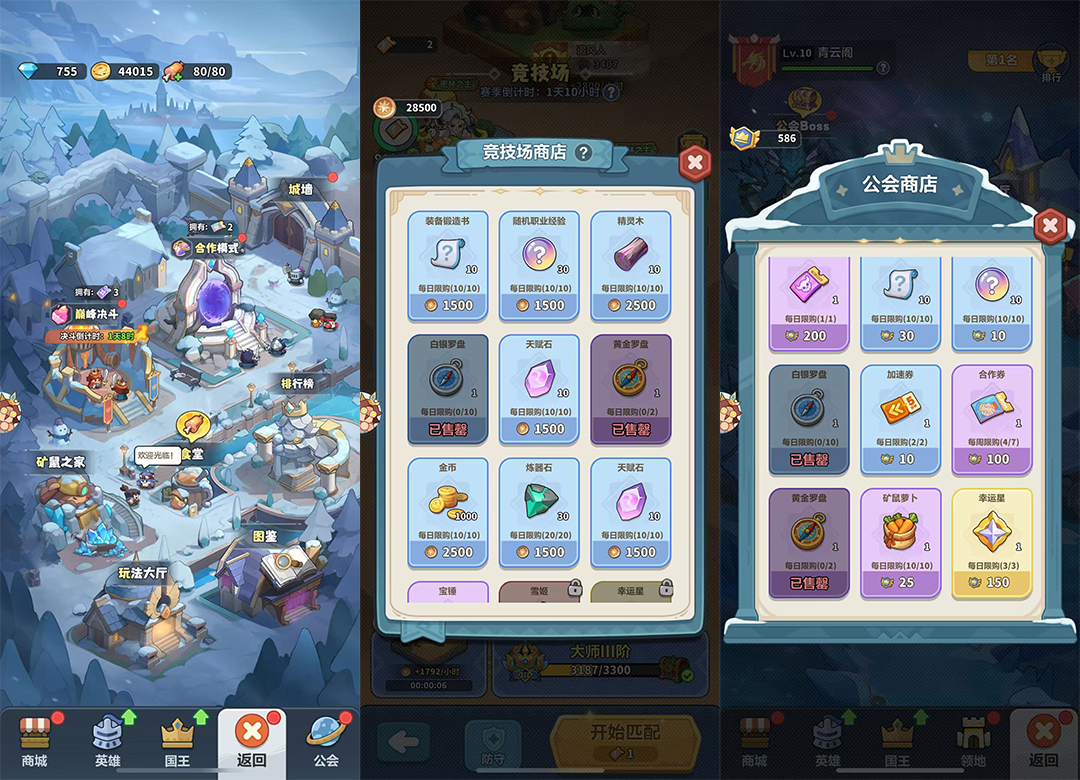
Task: Close the 竞技场商店 shop window
Action: pos(695,162)
